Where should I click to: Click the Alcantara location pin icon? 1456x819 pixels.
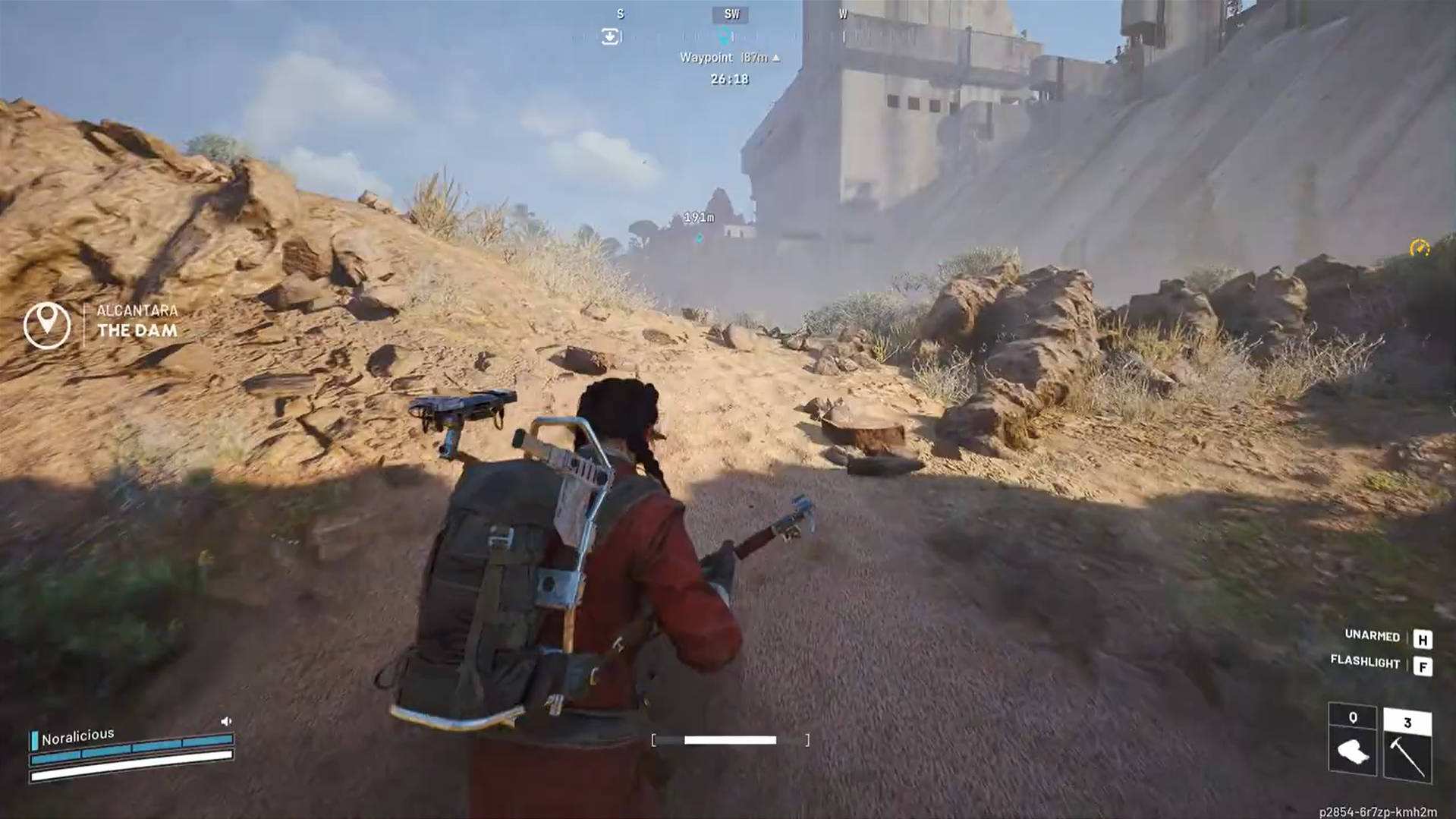coord(47,323)
